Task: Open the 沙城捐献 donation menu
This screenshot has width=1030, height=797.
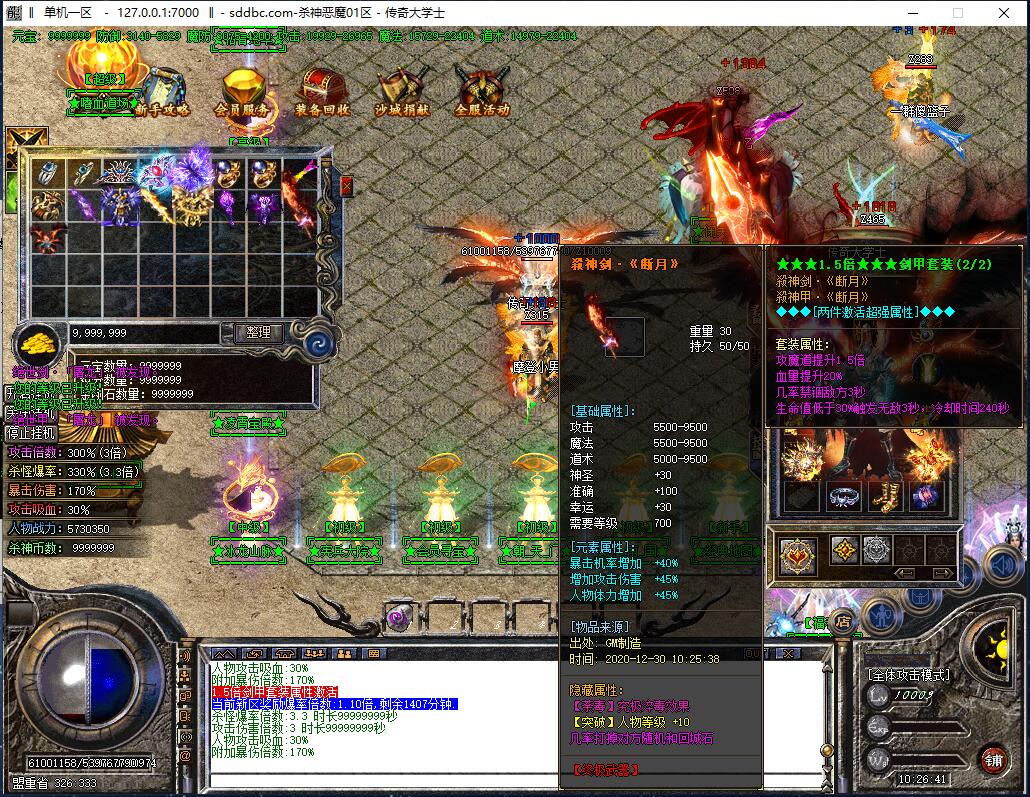Action: click(x=402, y=93)
